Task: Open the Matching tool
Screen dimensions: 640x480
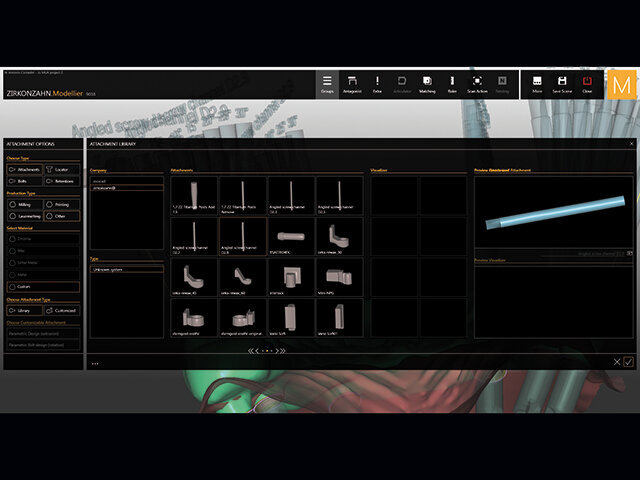Action: pyautogui.click(x=427, y=84)
